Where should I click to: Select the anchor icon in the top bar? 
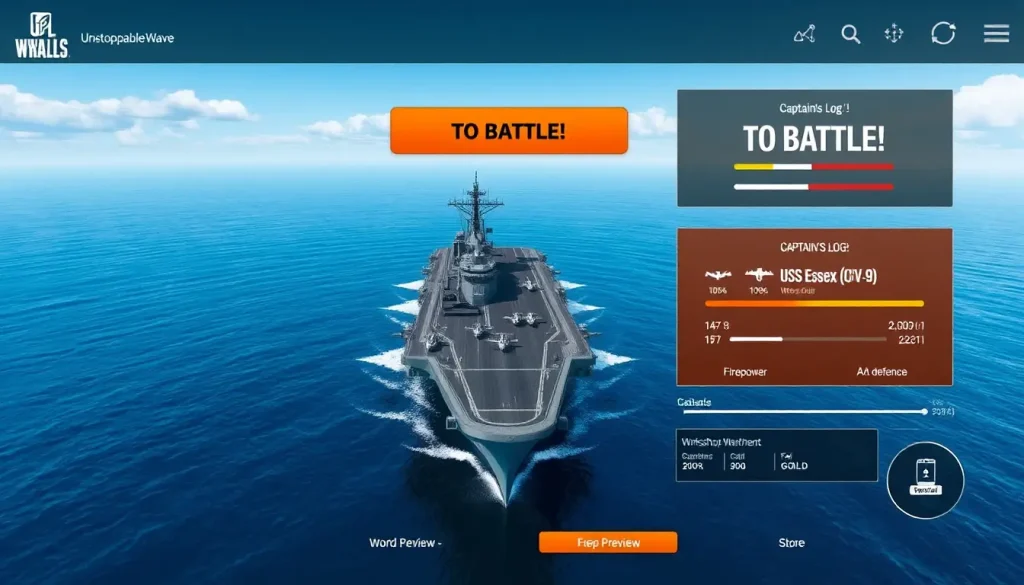click(x=894, y=34)
